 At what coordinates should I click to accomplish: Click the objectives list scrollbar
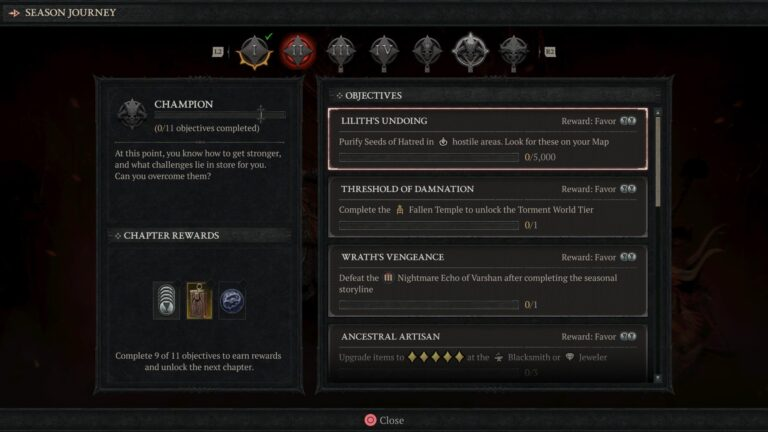point(657,160)
